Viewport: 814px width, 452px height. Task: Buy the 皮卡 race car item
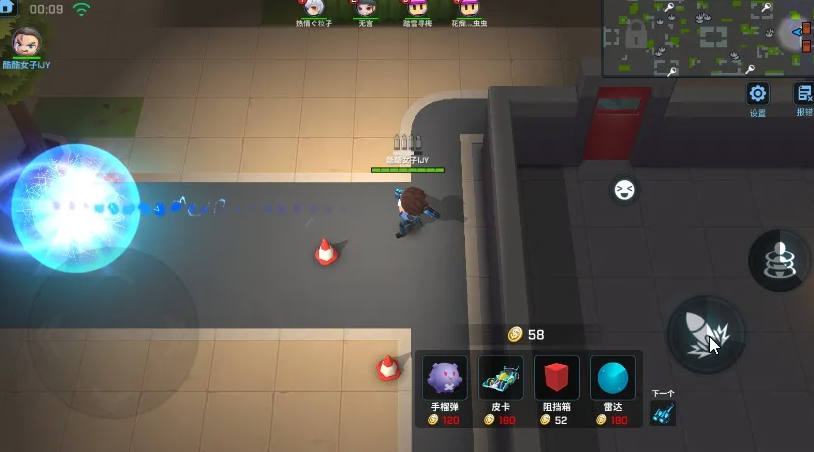coord(500,385)
